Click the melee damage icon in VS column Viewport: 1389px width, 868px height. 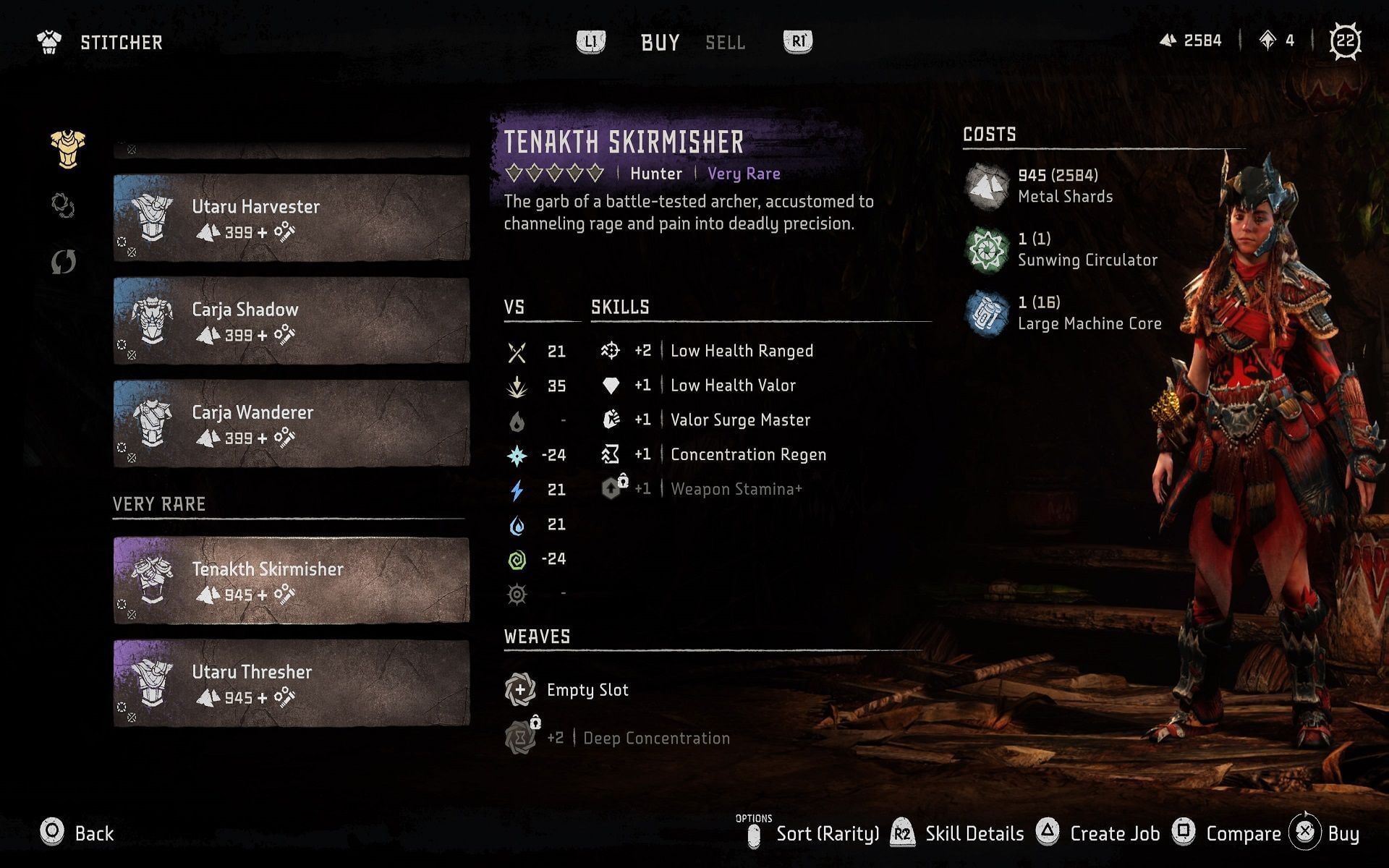[517, 351]
